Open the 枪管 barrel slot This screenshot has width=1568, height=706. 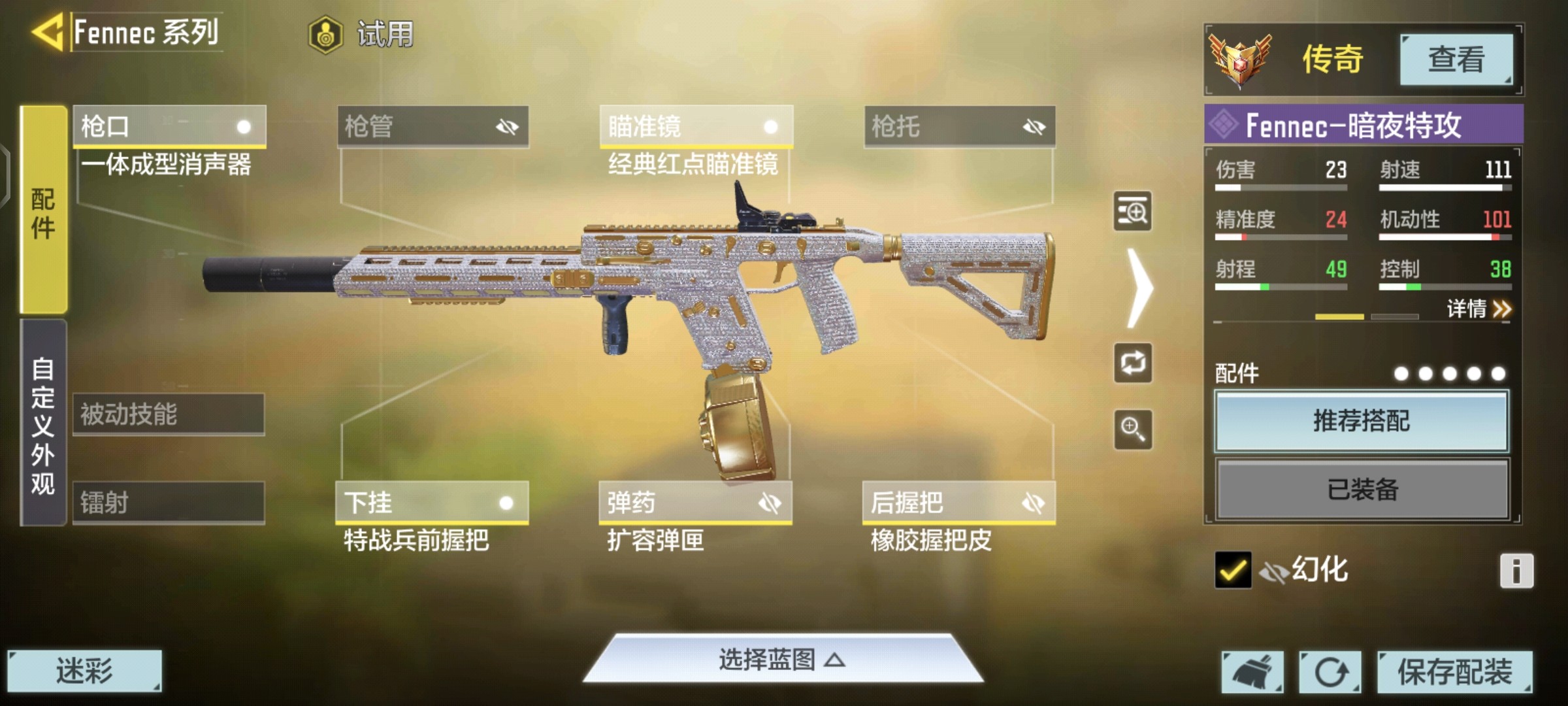(433, 126)
